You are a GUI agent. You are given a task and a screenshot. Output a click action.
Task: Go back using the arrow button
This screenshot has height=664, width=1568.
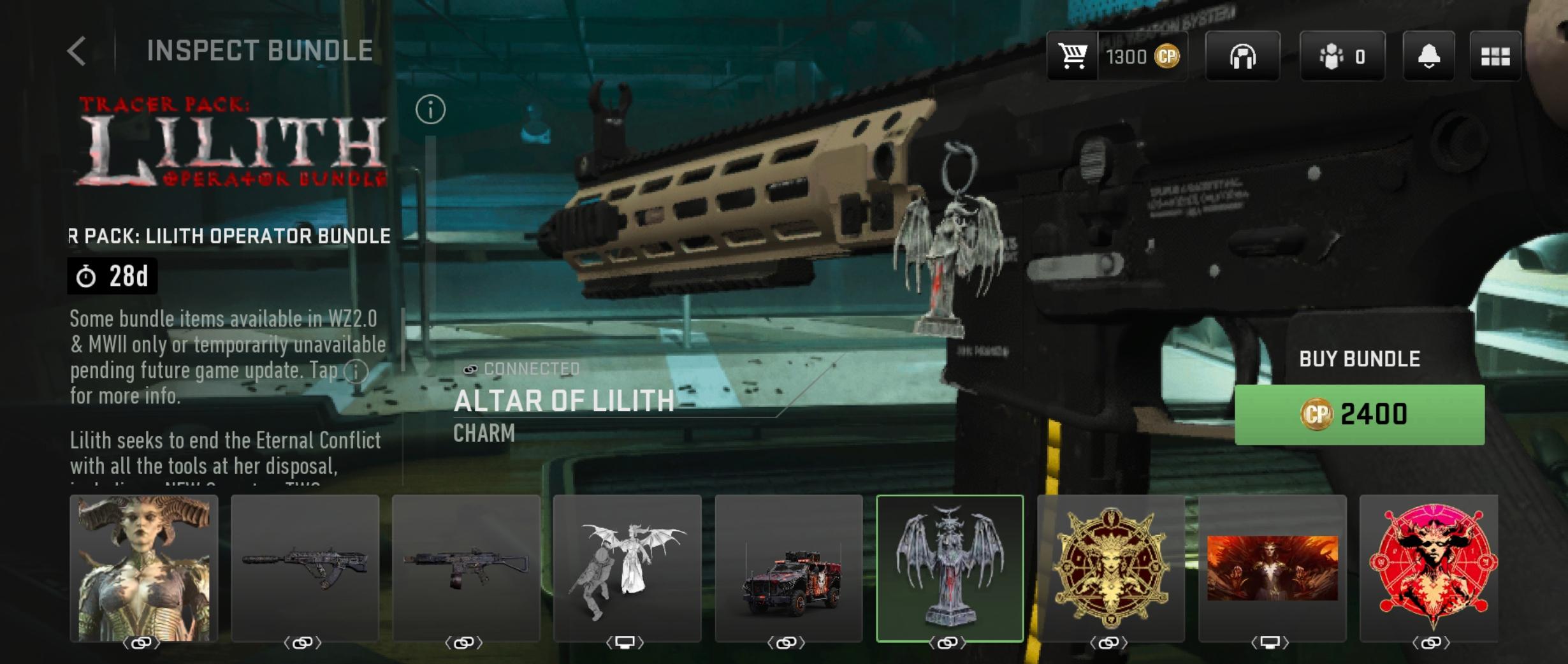[76, 51]
